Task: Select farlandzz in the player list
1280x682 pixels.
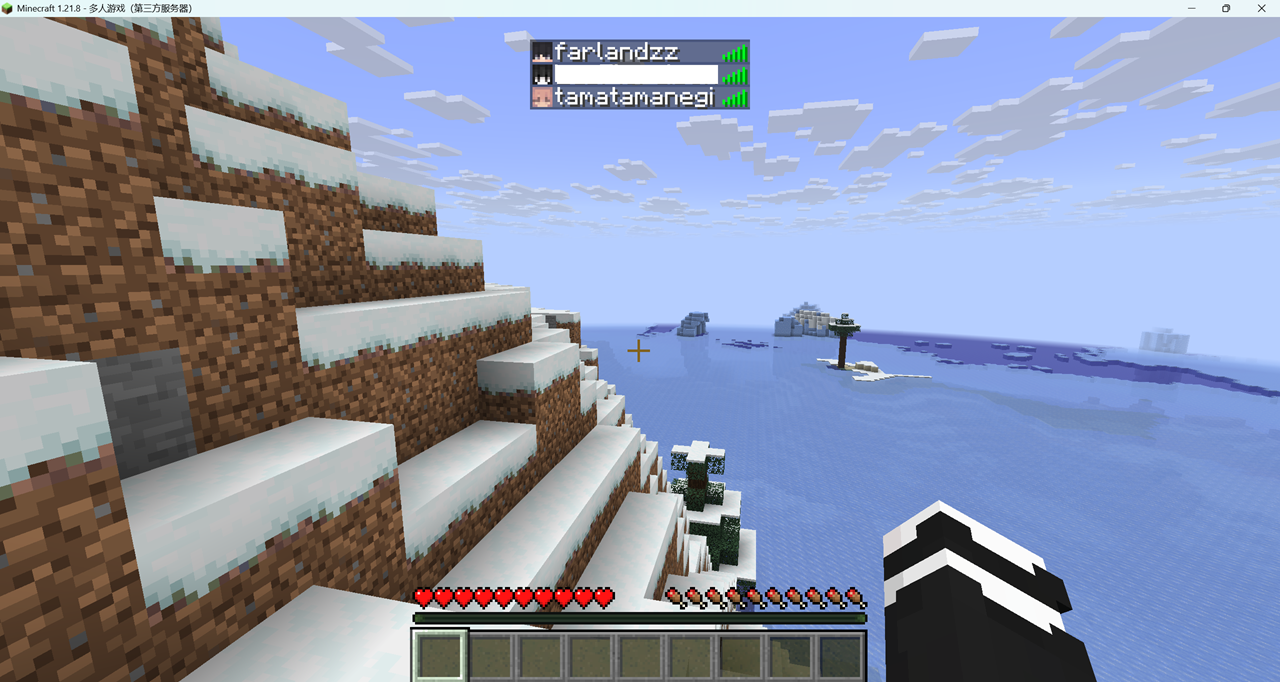Action: coord(616,53)
